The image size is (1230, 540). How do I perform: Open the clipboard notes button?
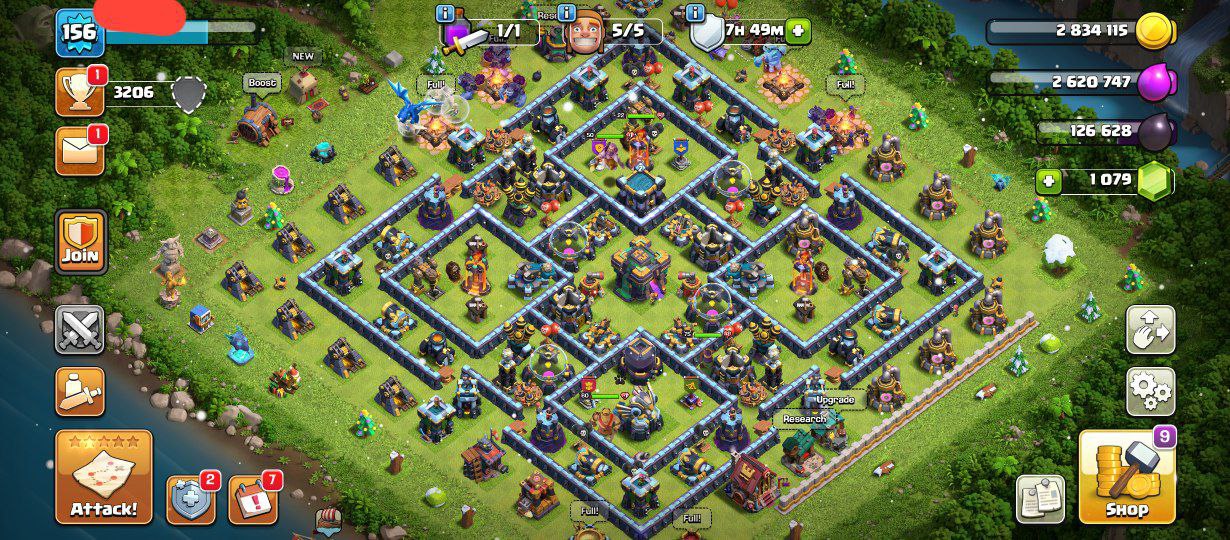click(1040, 498)
